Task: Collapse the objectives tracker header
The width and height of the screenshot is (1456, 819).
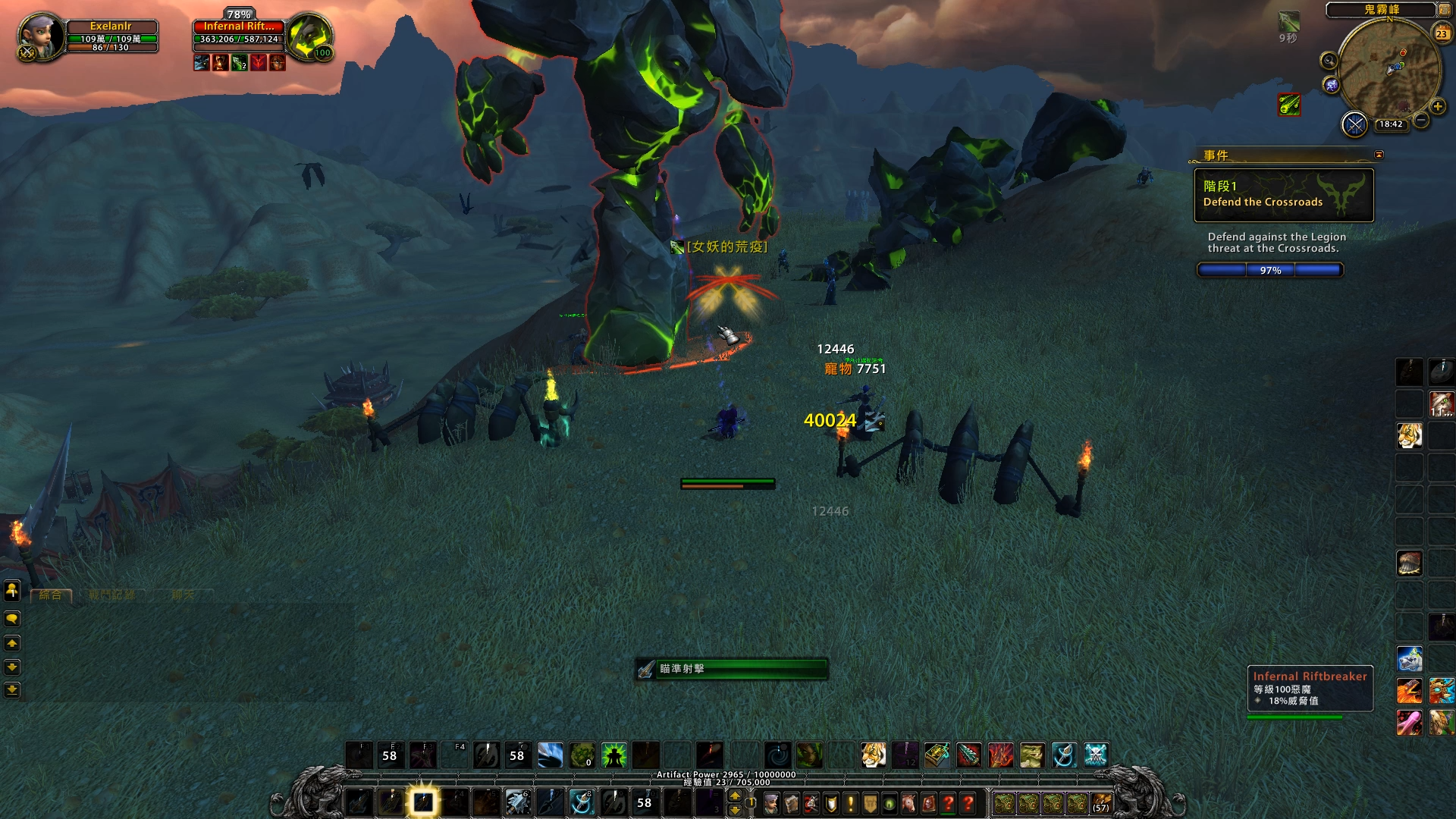Action: (x=1379, y=155)
